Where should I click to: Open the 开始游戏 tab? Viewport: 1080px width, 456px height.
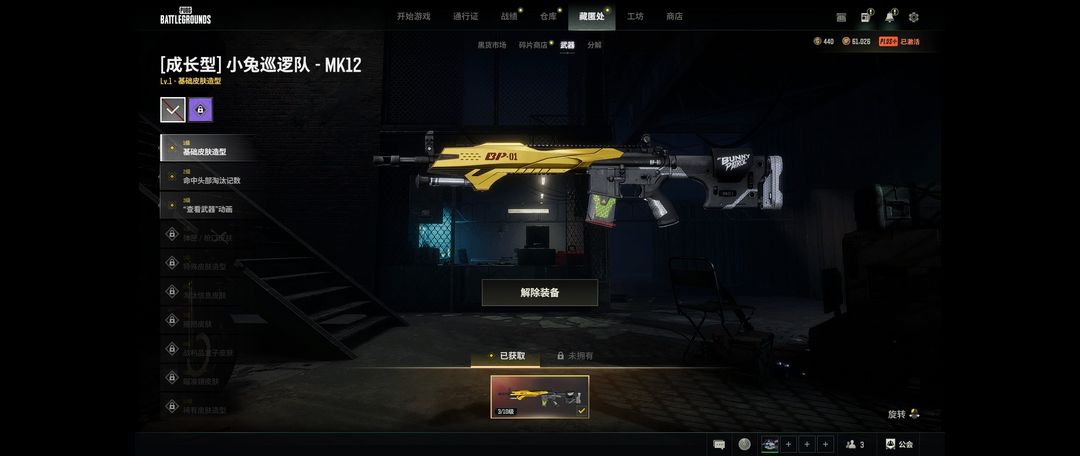point(413,16)
